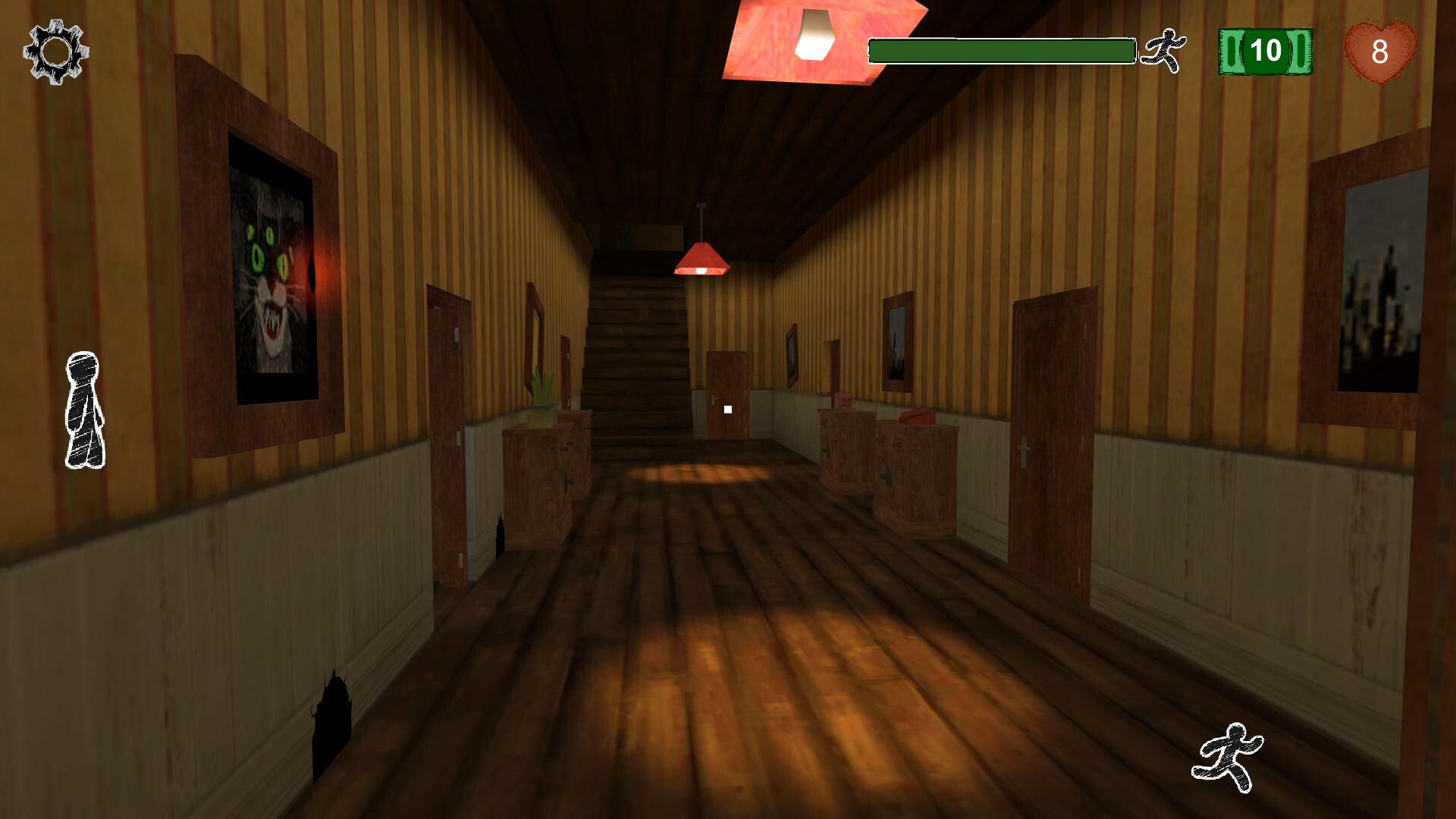Click the heart health icon showing 8
This screenshot has height=819, width=1456.
tap(1382, 51)
